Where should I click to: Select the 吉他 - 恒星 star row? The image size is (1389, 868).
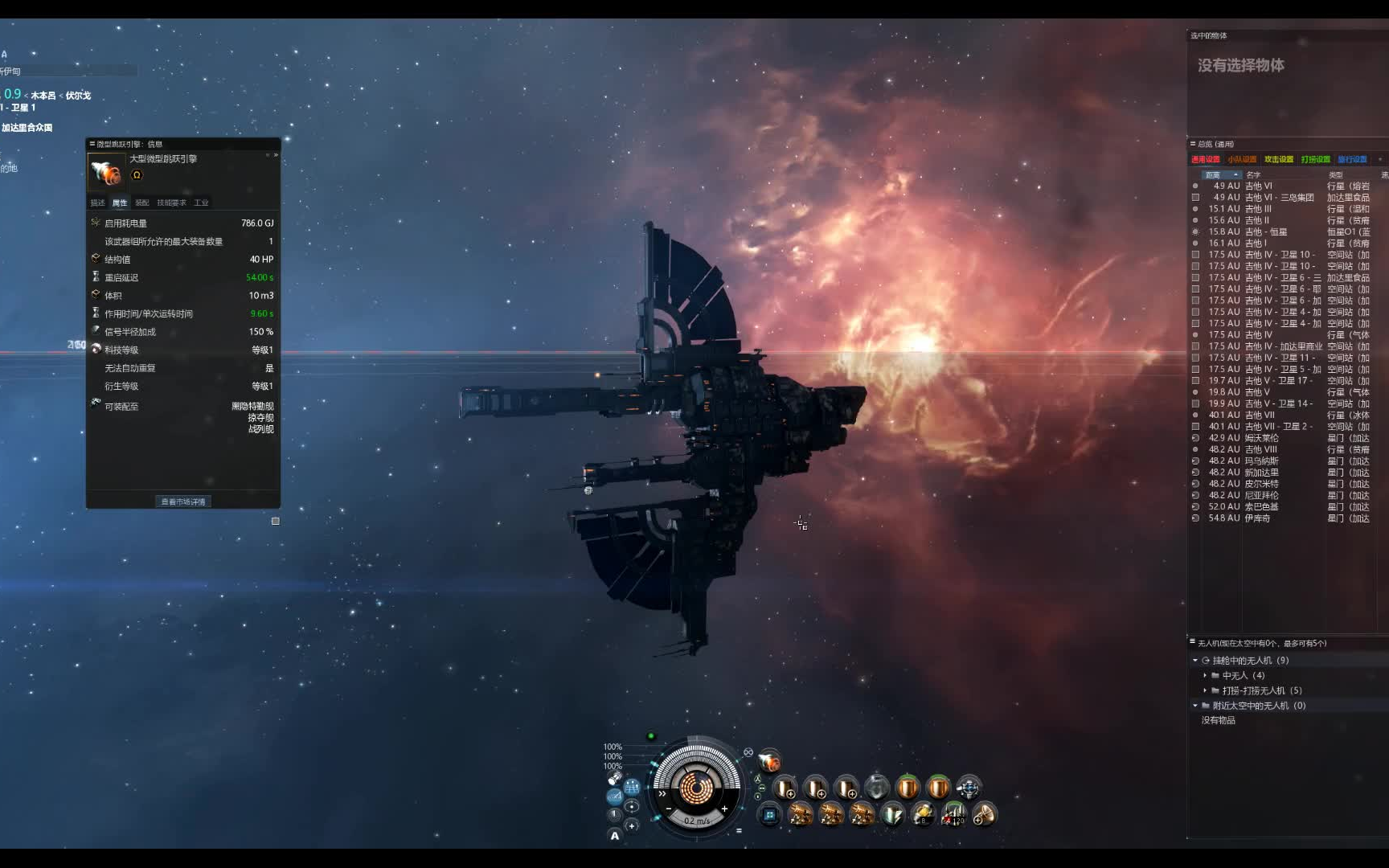click(x=1266, y=231)
